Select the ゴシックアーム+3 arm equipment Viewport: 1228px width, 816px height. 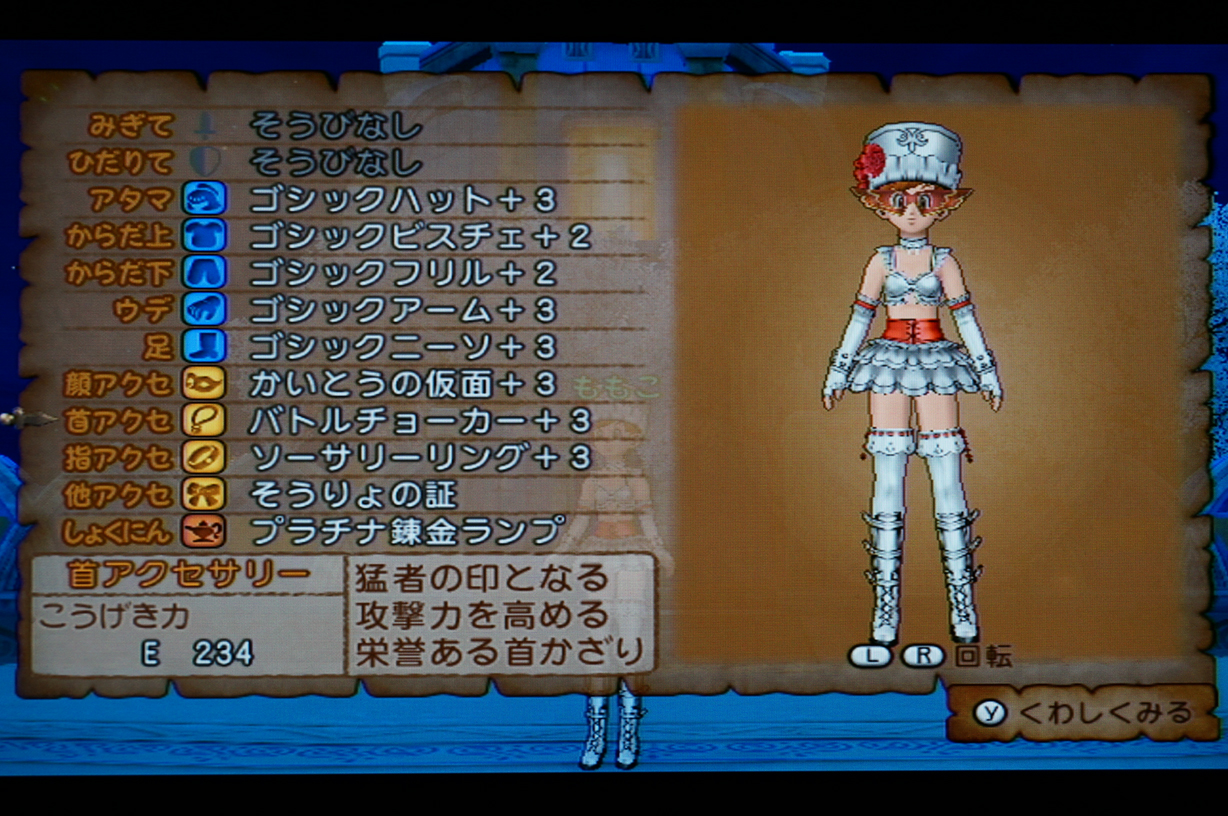click(401, 309)
